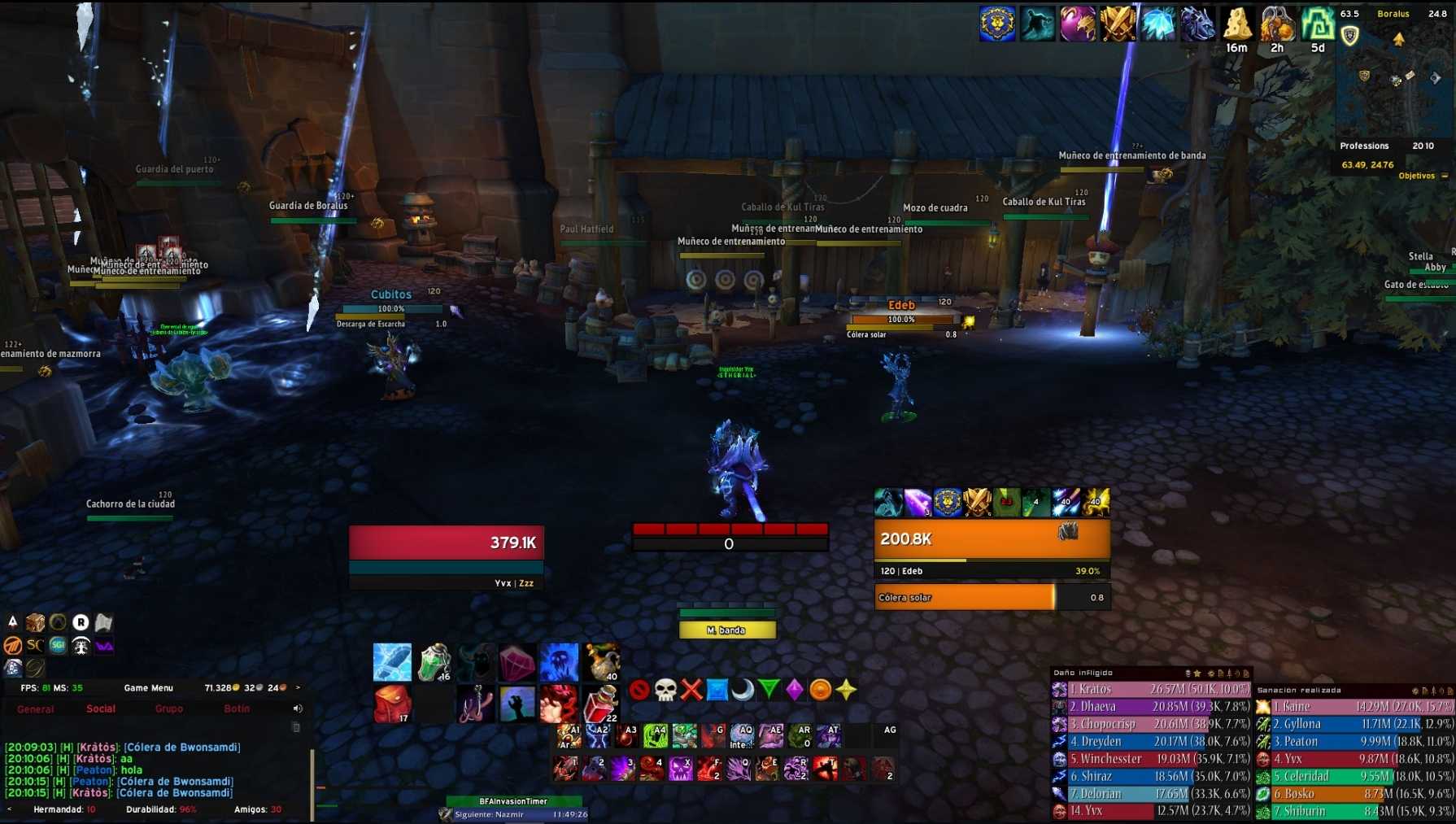Viewport: 1456px width, 824px height.
Task: Click the Professions button under the minimap
Action: coord(1364,146)
